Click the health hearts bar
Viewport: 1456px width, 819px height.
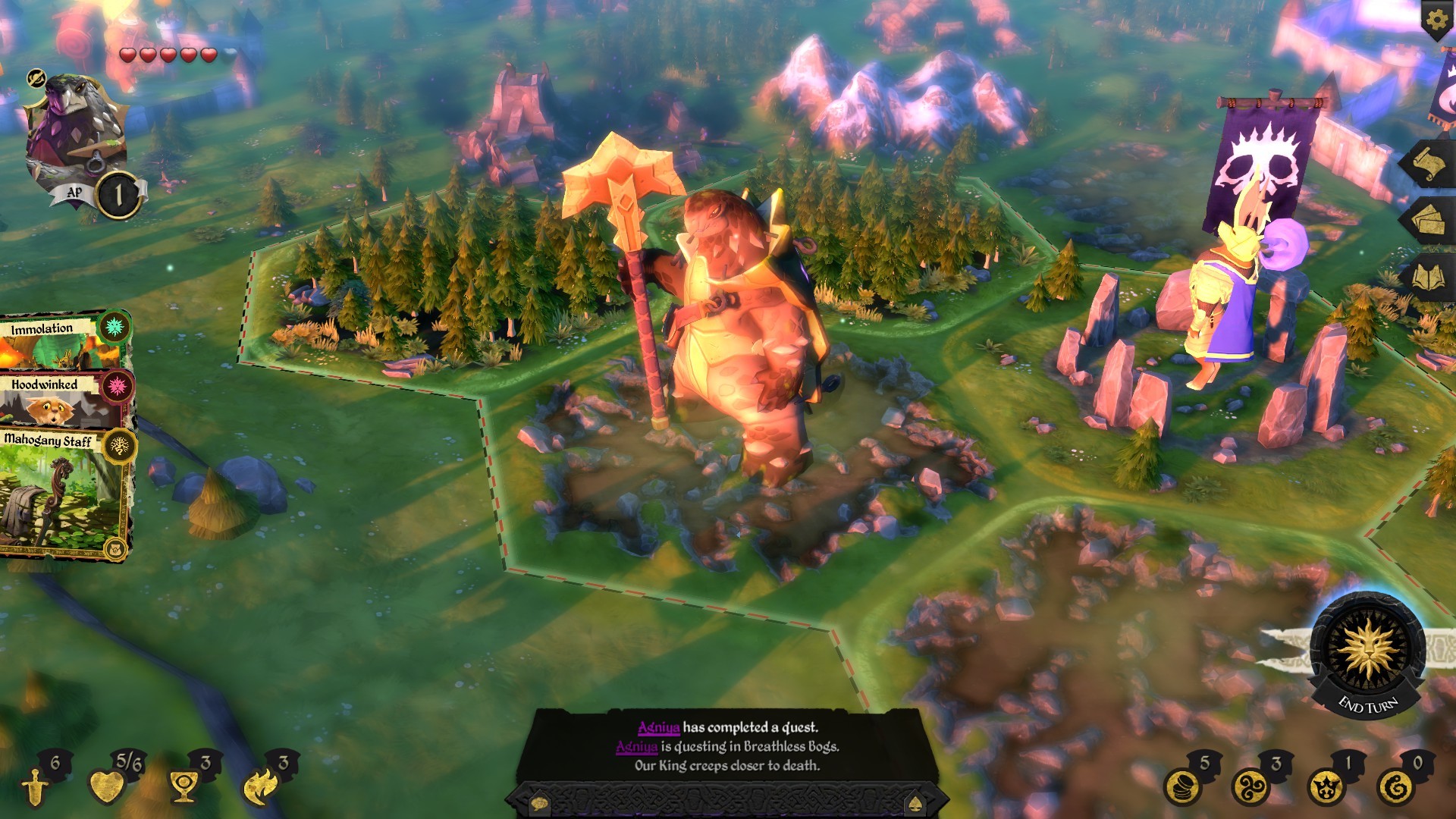167,55
